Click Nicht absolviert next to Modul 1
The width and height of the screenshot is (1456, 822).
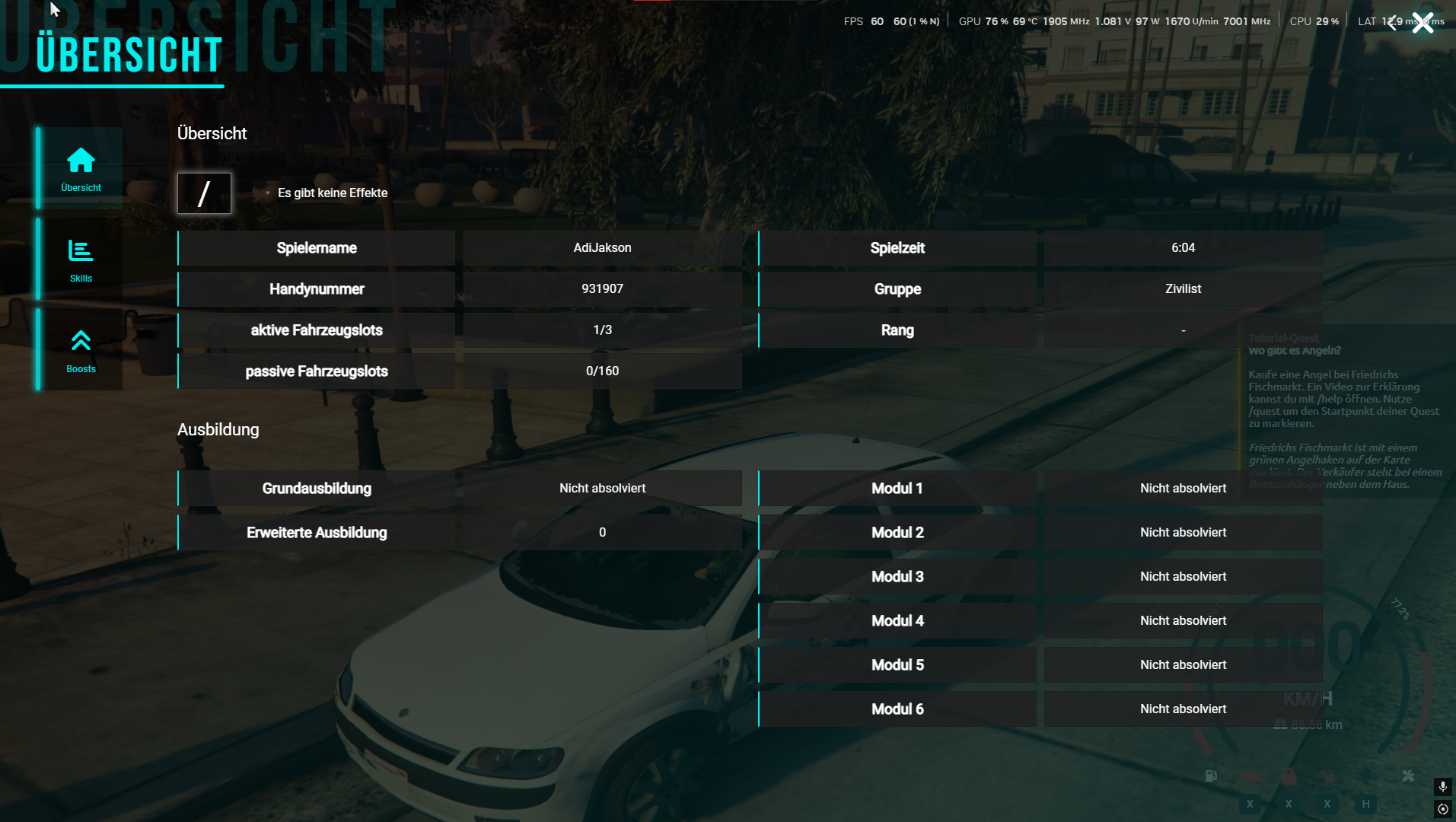1183,488
